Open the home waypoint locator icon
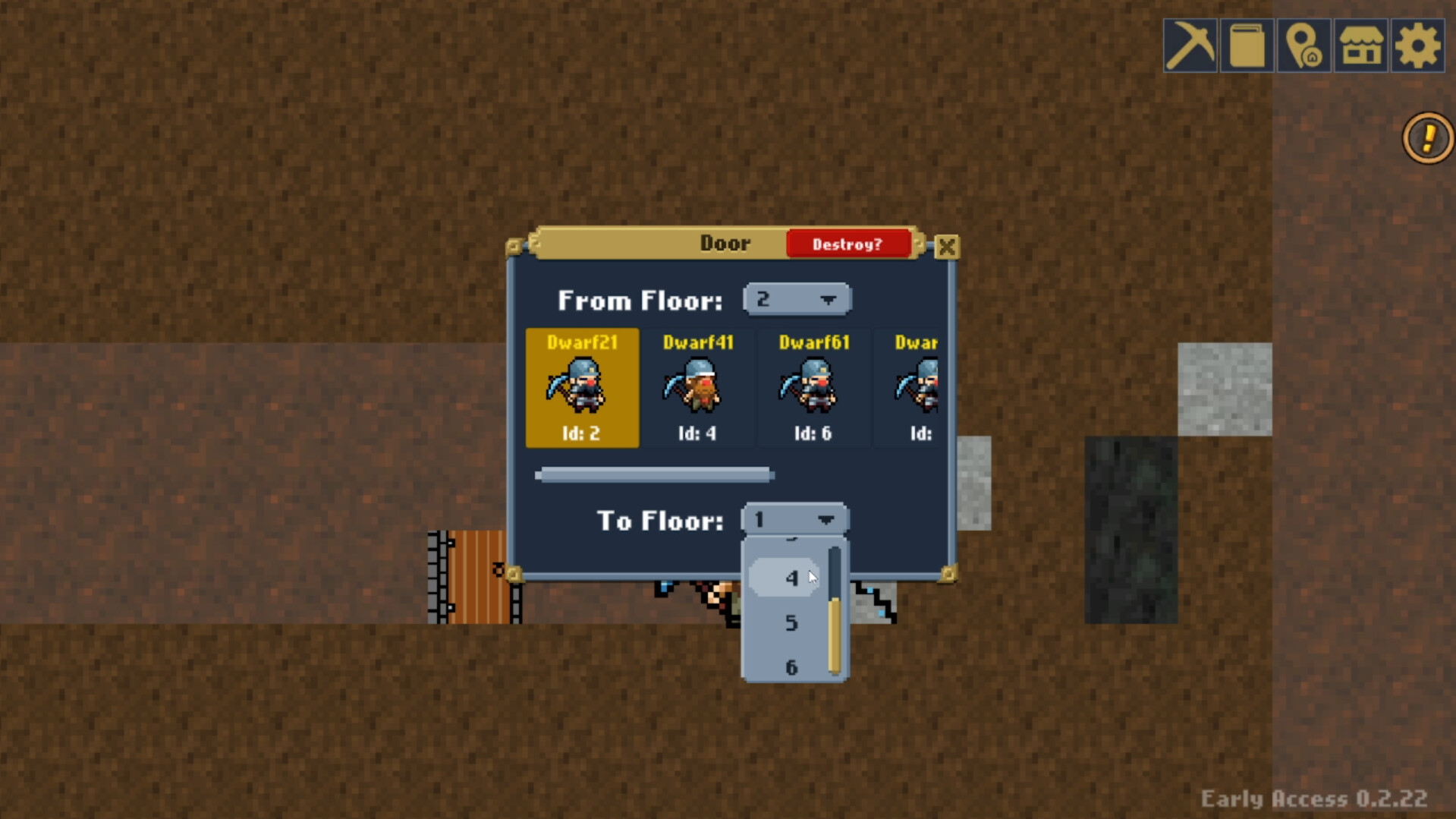The image size is (1456, 819). 1304,46
